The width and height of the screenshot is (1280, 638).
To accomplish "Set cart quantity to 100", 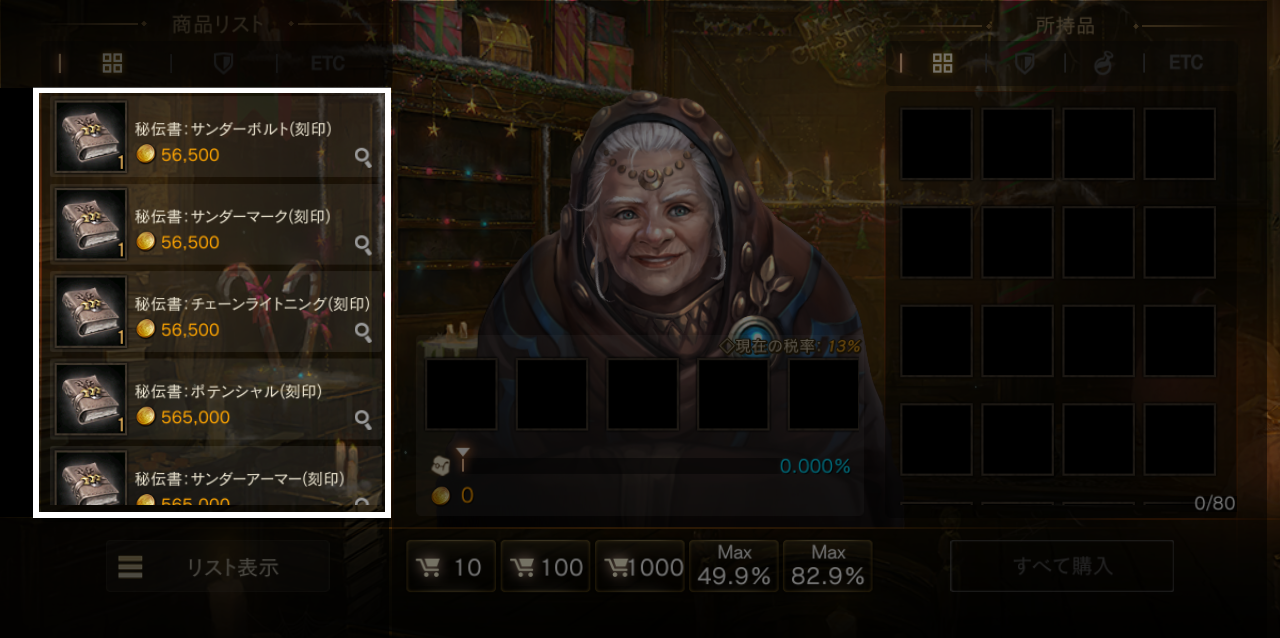I will tap(545, 567).
